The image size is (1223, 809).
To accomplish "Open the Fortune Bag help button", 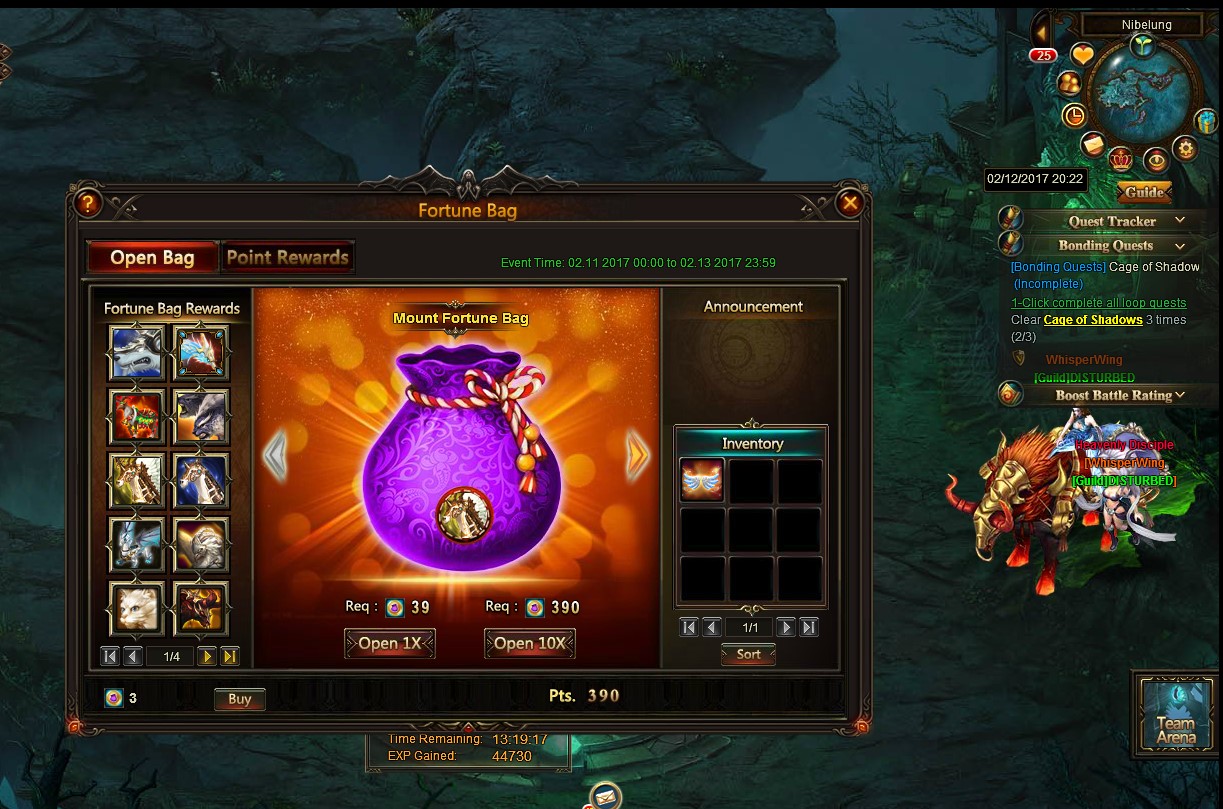I will point(88,204).
